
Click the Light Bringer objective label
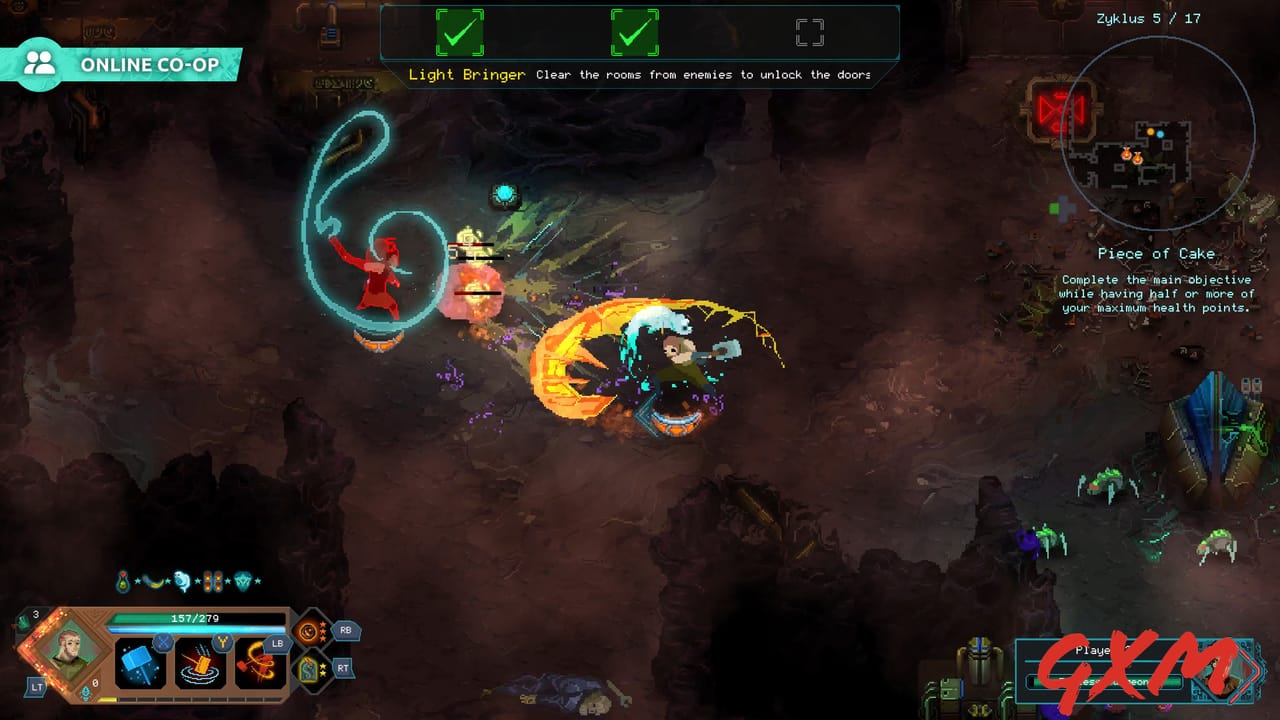465,74
